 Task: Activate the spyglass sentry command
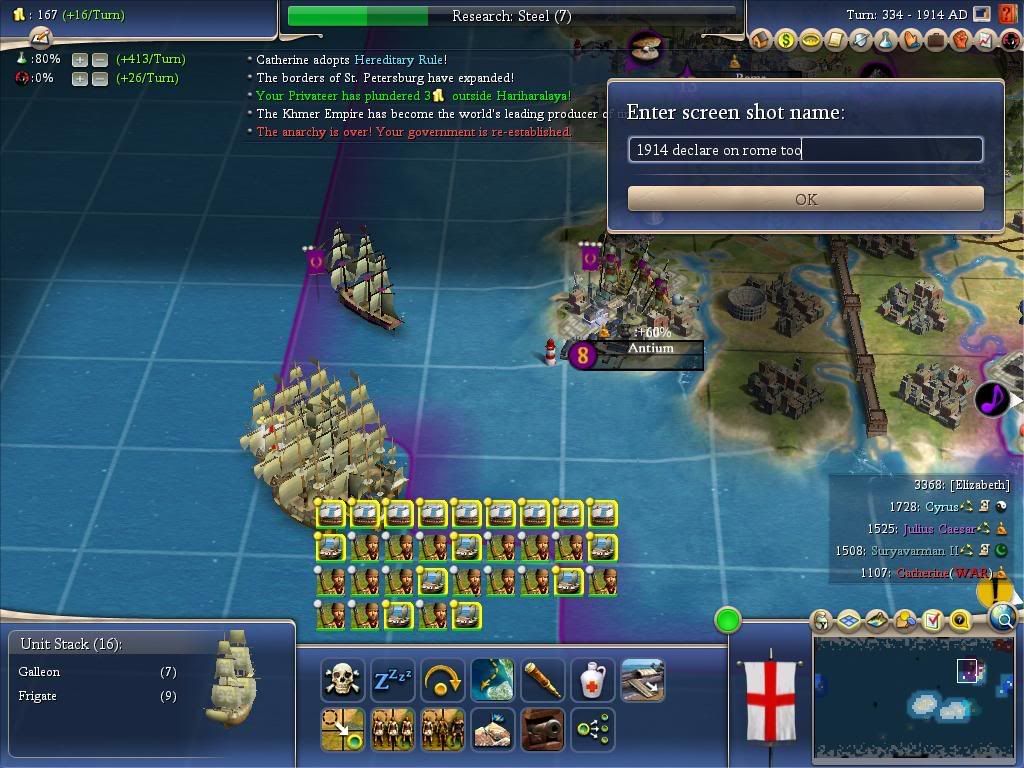(x=543, y=681)
